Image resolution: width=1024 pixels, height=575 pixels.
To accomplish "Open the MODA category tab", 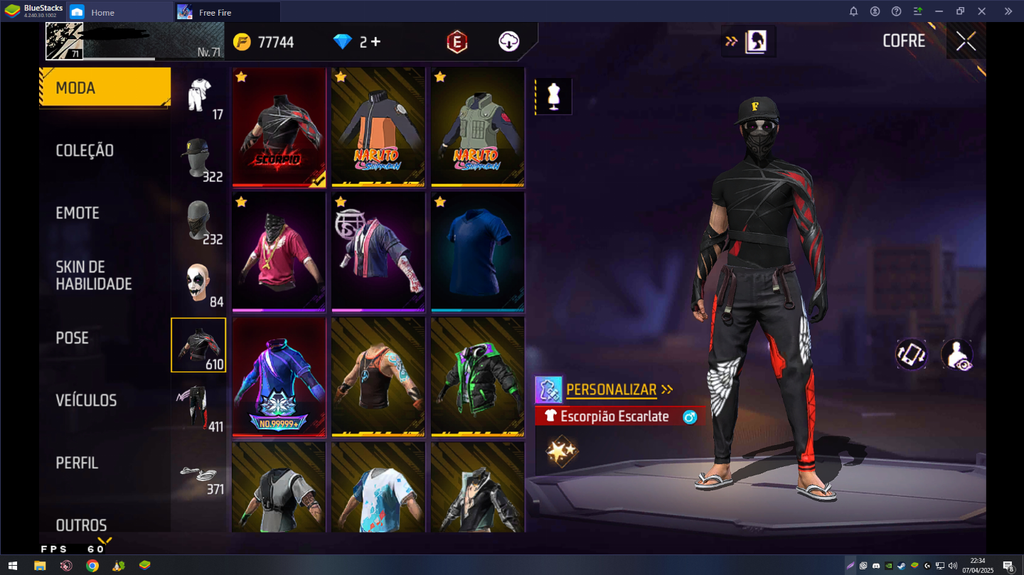I will point(104,88).
